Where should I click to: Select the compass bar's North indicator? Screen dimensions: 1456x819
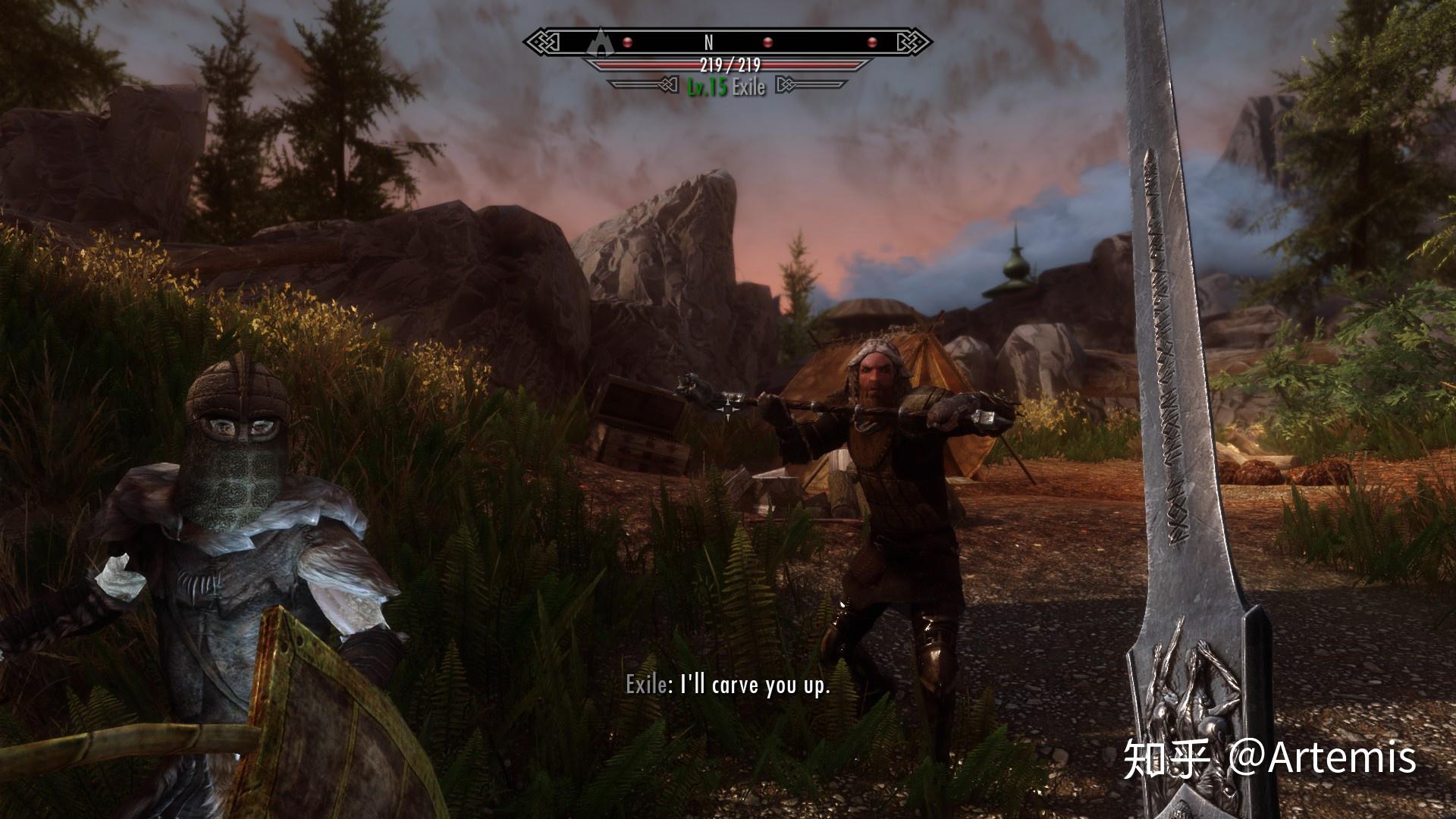click(x=709, y=42)
